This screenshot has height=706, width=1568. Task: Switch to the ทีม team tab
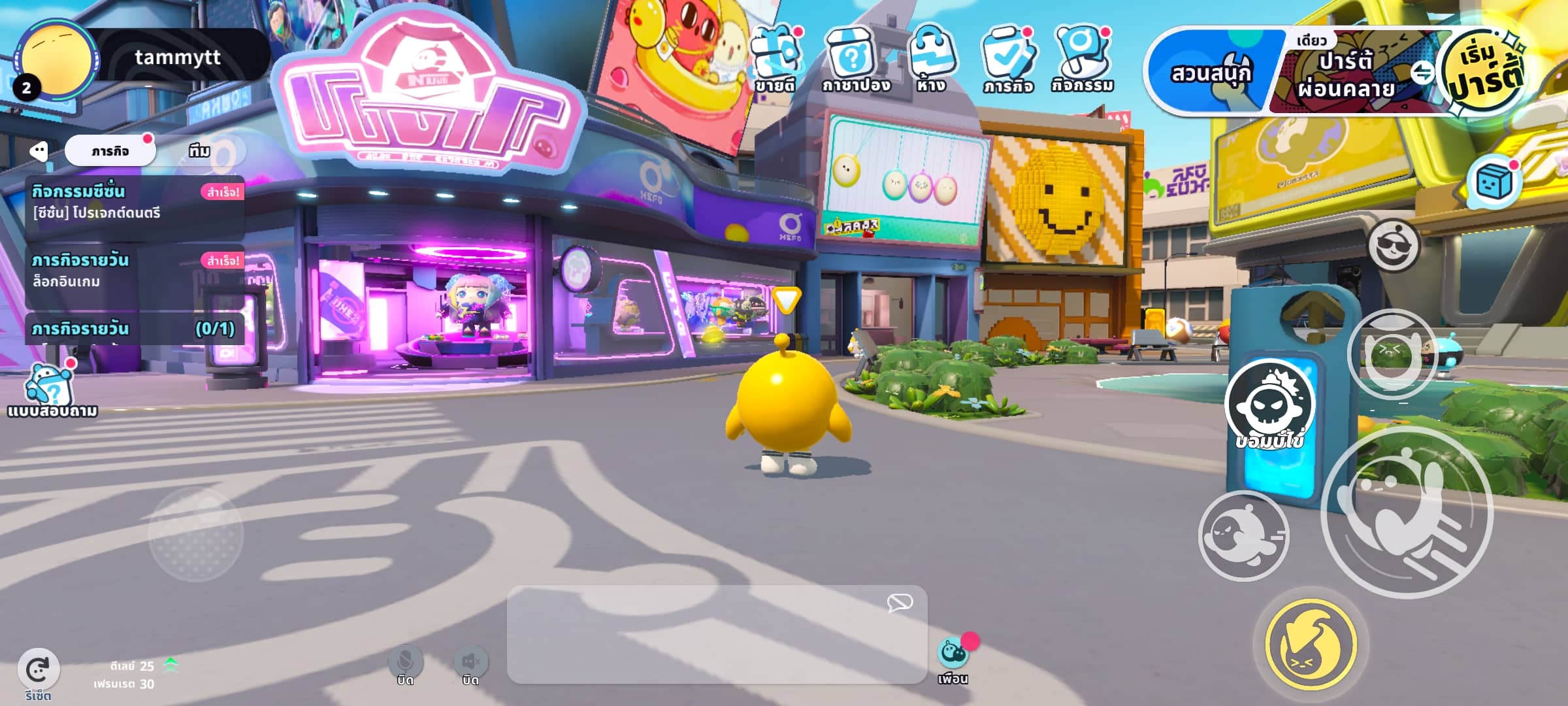tap(199, 151)
